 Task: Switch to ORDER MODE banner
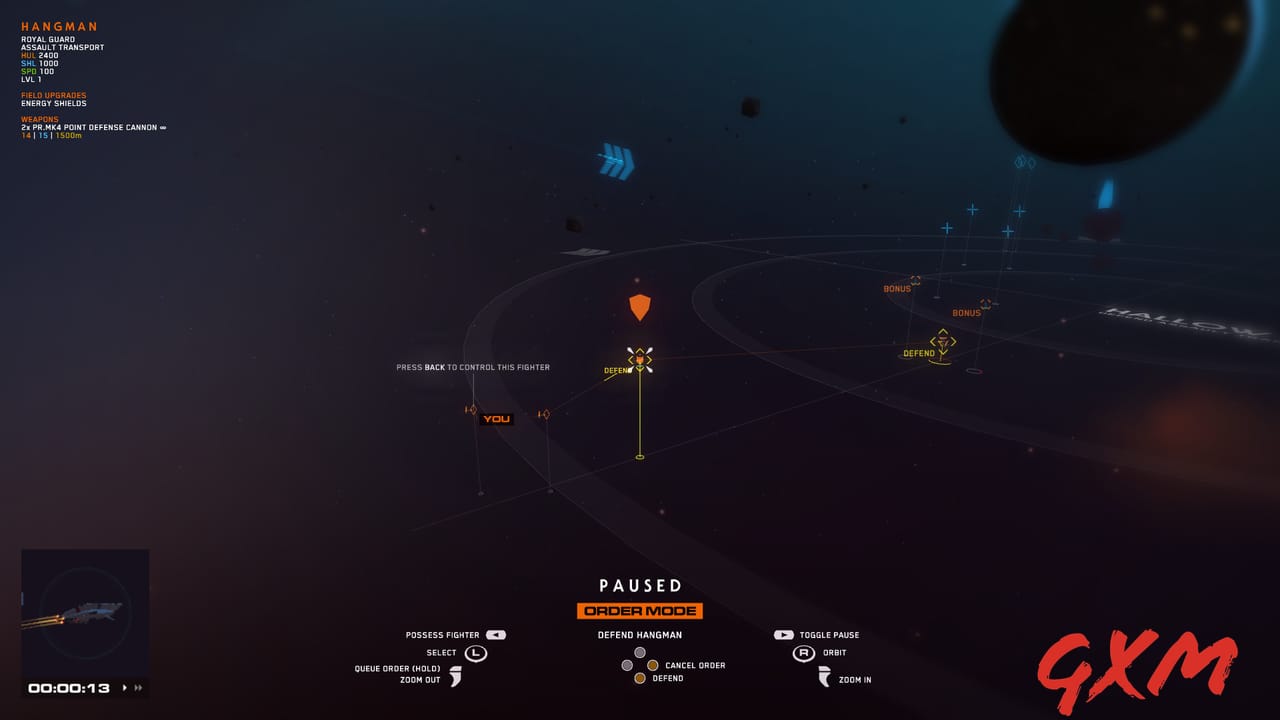point(639,610)
